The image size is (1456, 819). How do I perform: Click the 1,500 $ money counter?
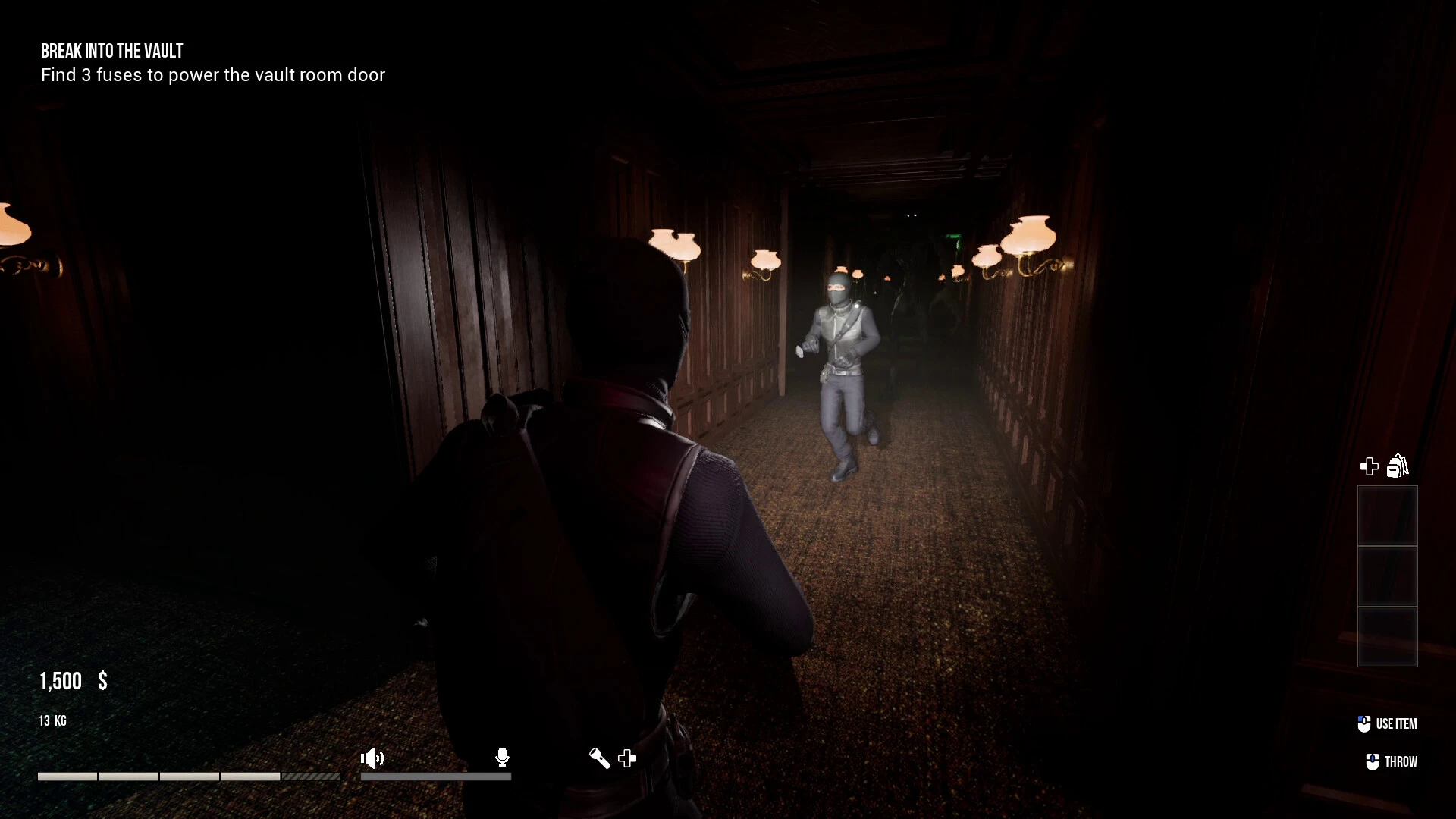click(x=72, y=681)
